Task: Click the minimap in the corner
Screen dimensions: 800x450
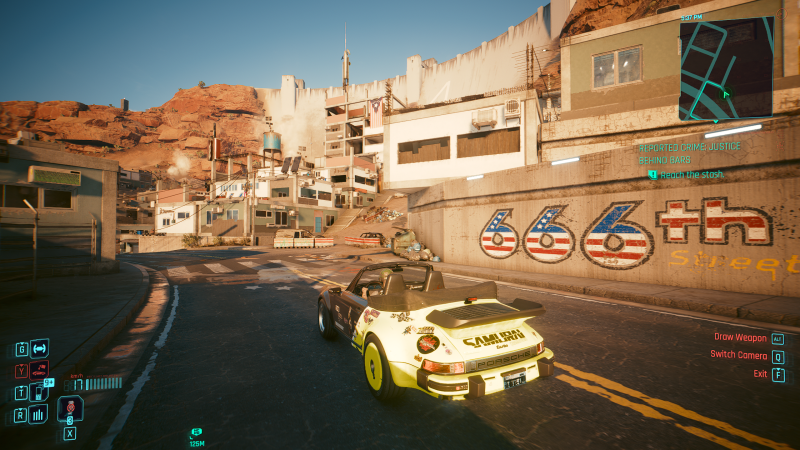Action: coord(729,69)
